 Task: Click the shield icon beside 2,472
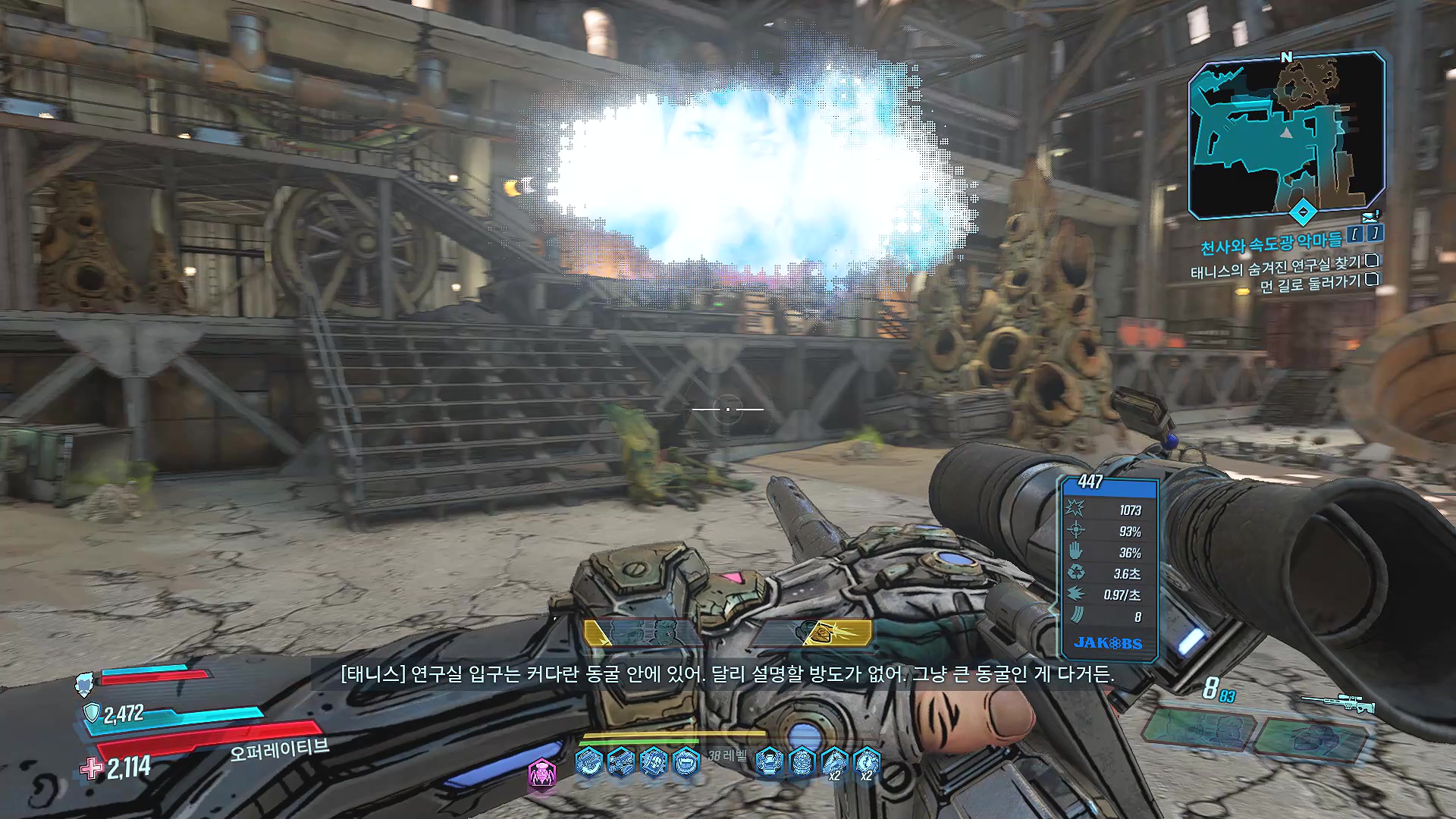(x=91, y=713)
